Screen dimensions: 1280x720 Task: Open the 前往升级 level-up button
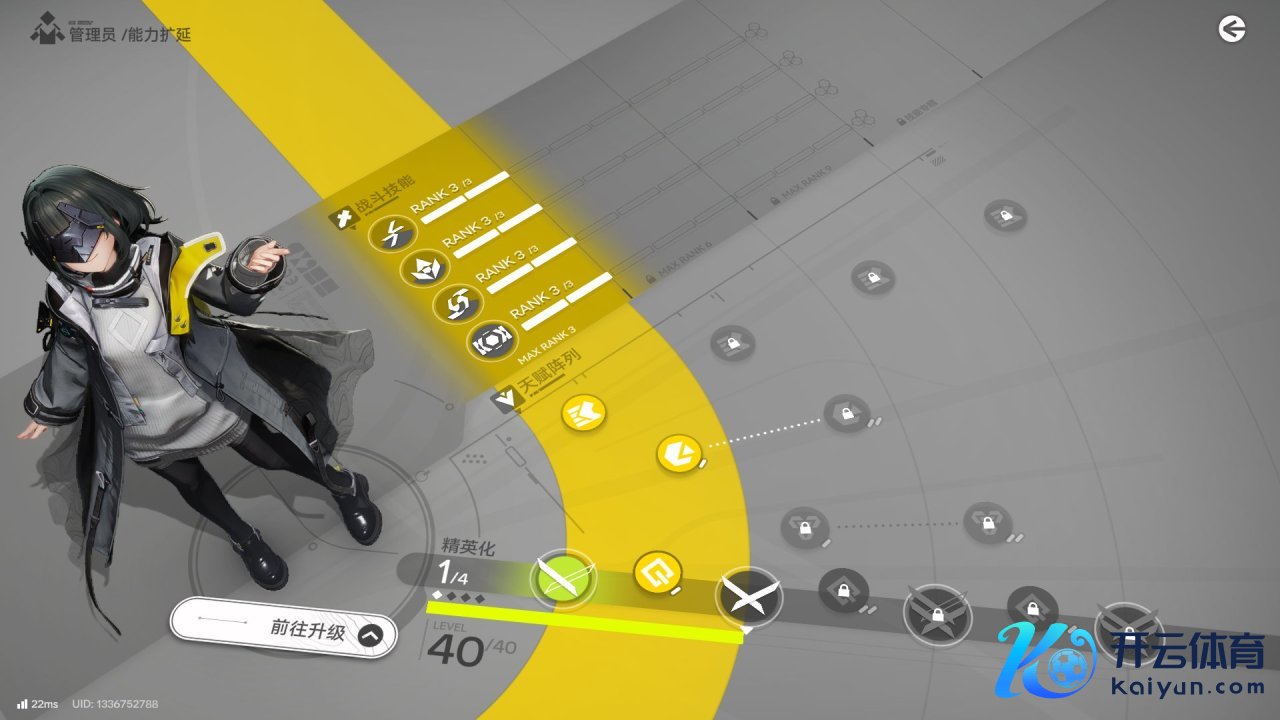(284, 631)
